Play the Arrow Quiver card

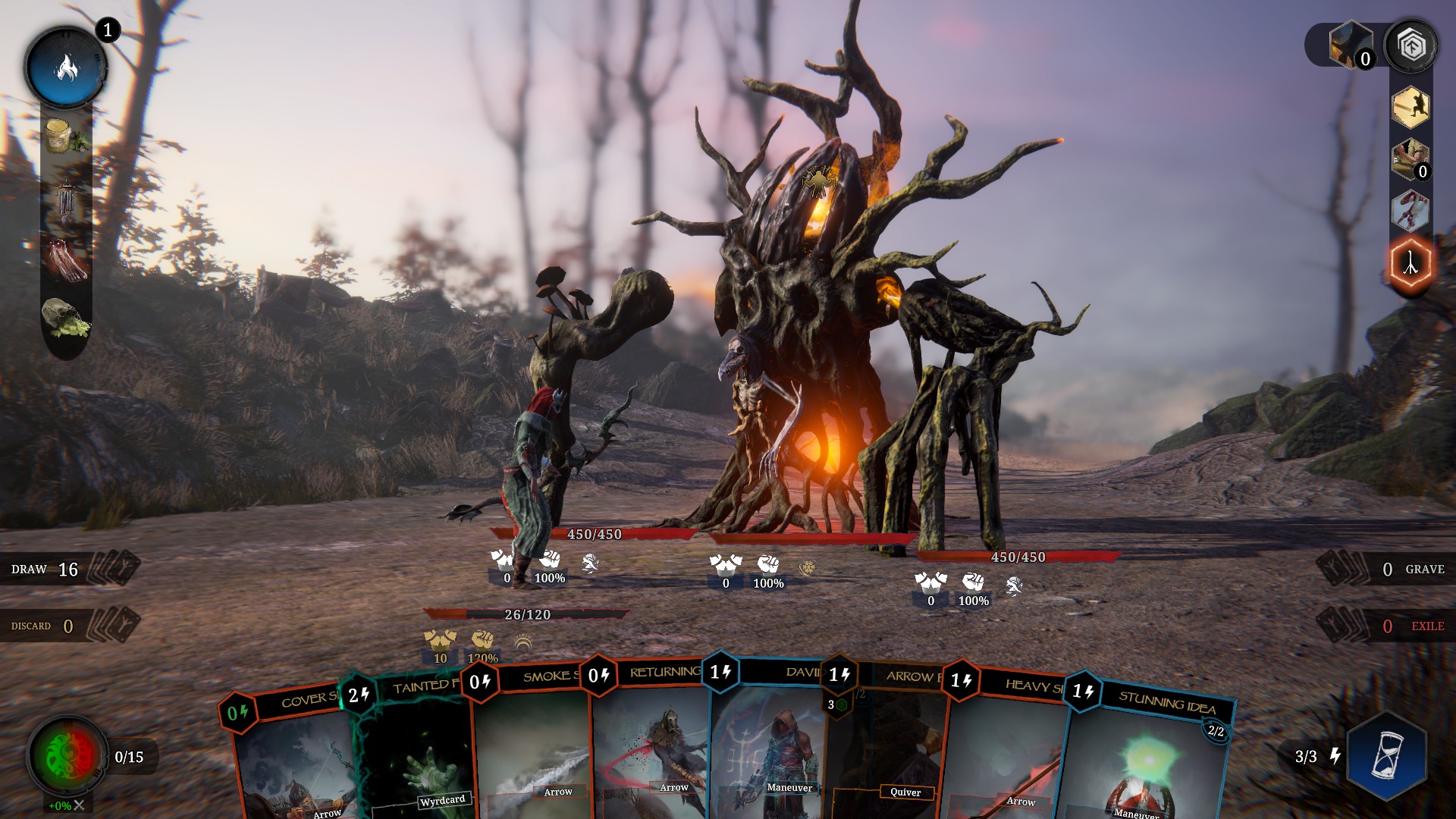891,751
